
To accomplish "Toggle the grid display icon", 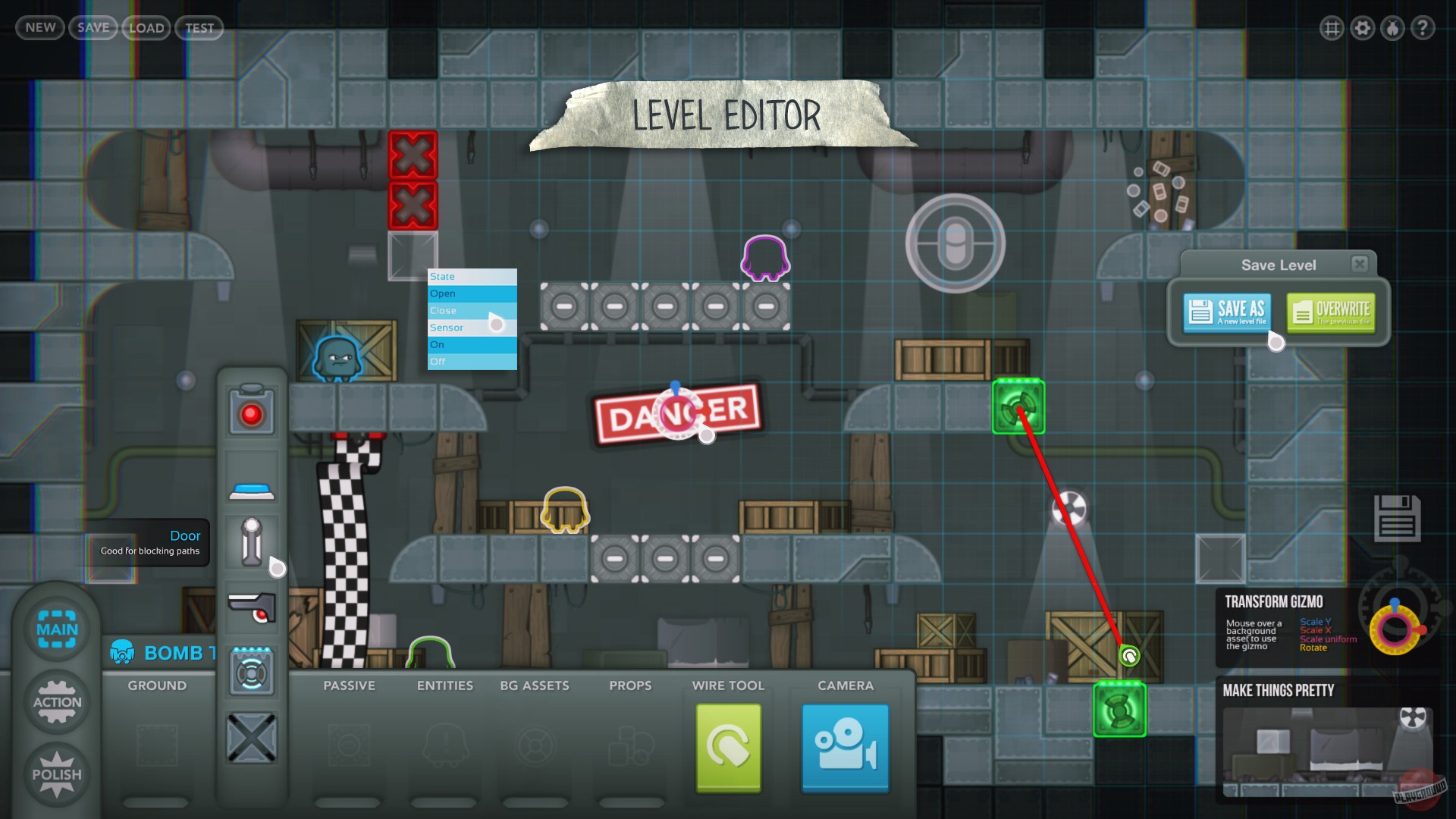I will [1332, 28].
